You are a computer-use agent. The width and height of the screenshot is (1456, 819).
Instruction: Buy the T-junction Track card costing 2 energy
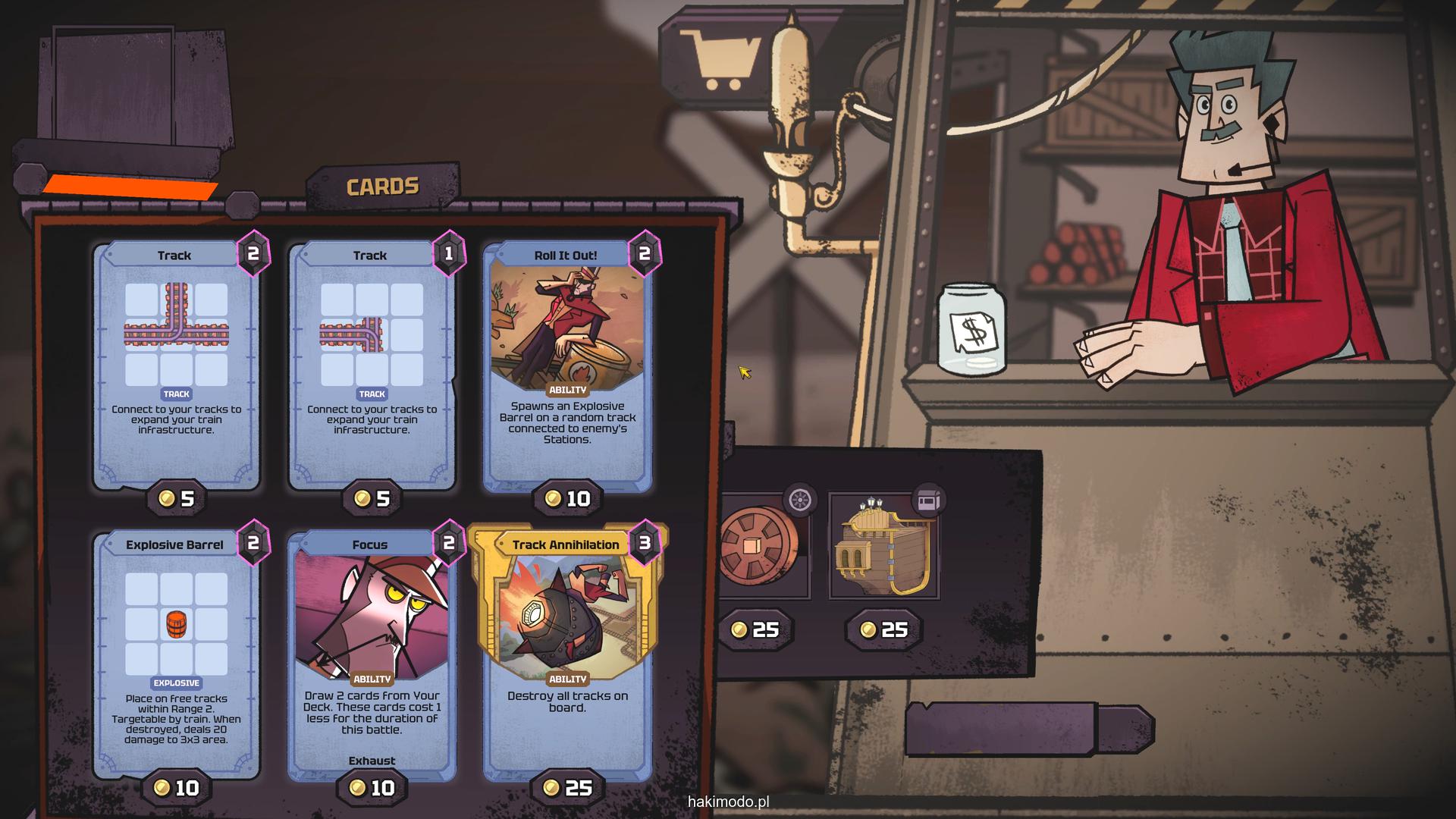tap(176, 364)
